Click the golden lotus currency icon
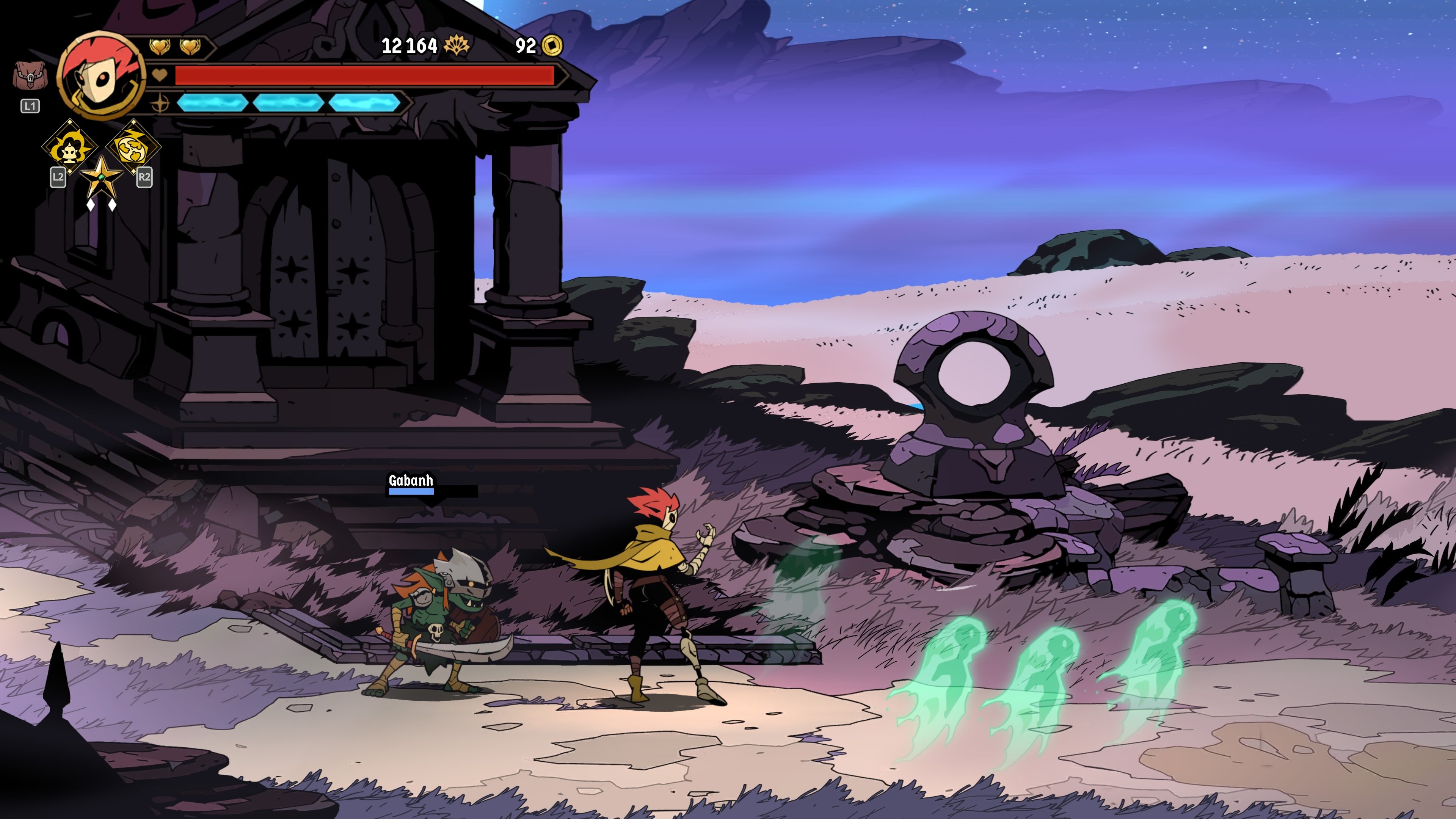The image size is (1456, 819). coord(457,45)
